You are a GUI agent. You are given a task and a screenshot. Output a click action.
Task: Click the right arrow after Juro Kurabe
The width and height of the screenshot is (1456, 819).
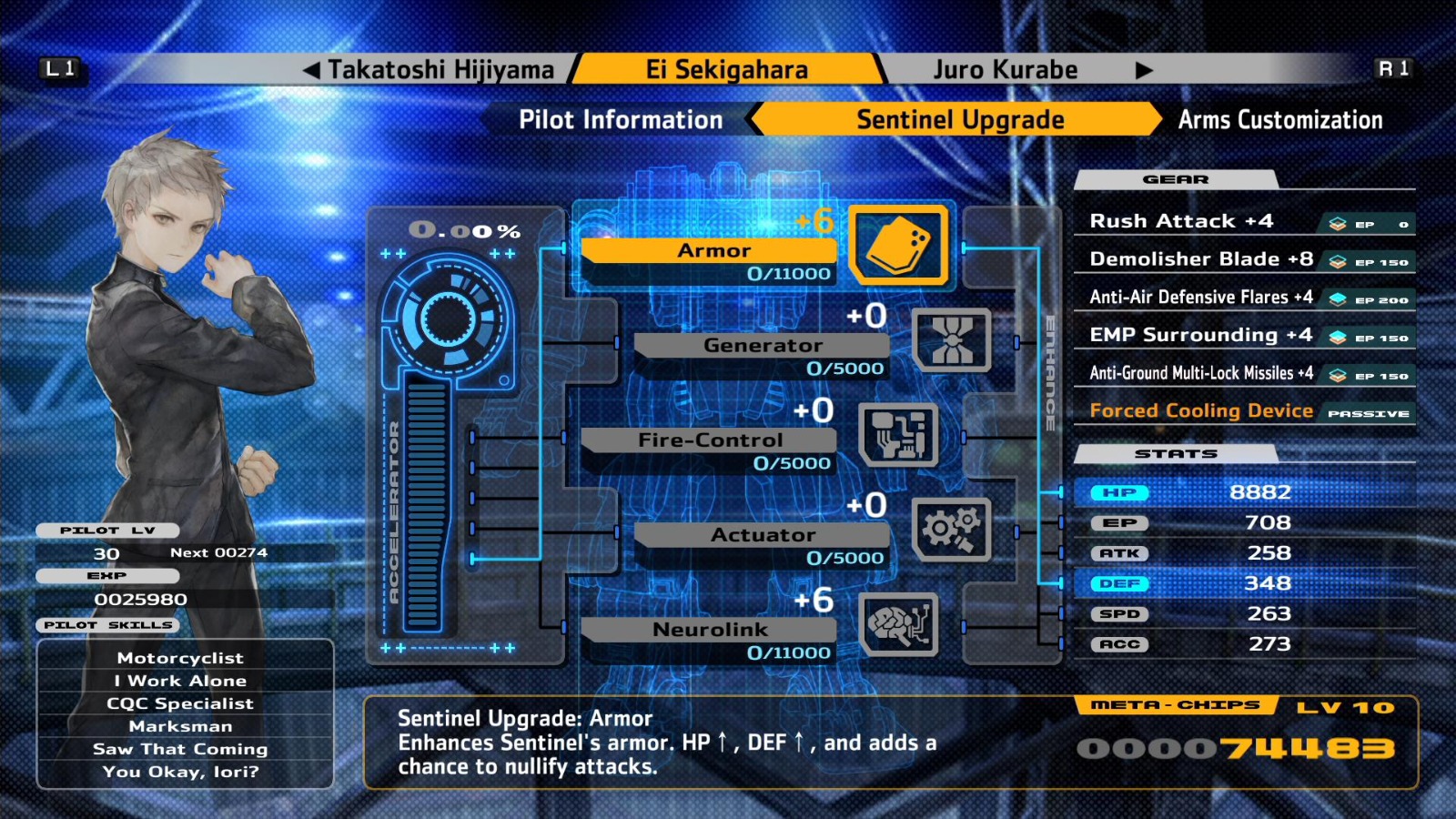point(1144,68)
